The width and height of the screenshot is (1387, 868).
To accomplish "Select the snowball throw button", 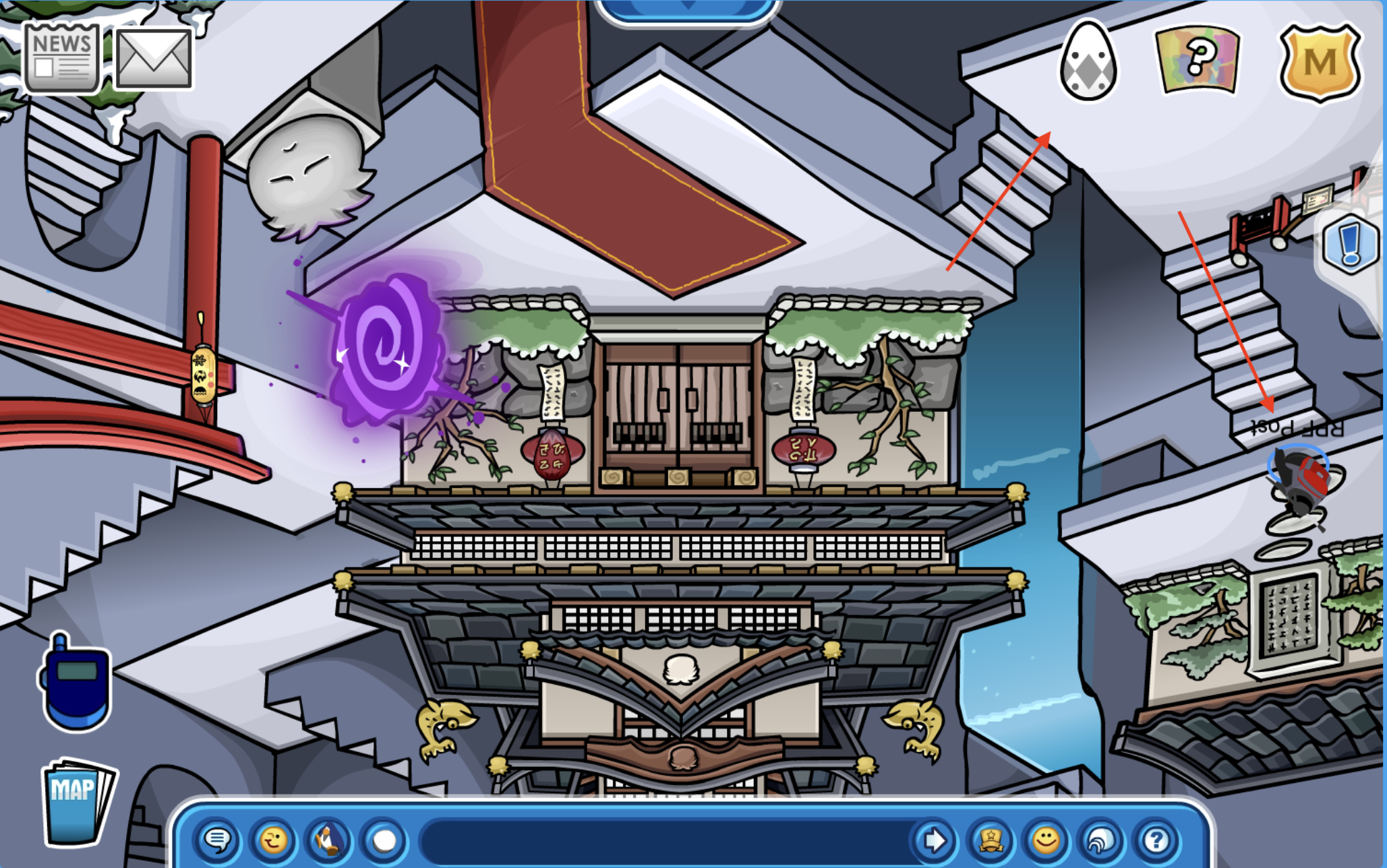I will click(x=384, y=840).
